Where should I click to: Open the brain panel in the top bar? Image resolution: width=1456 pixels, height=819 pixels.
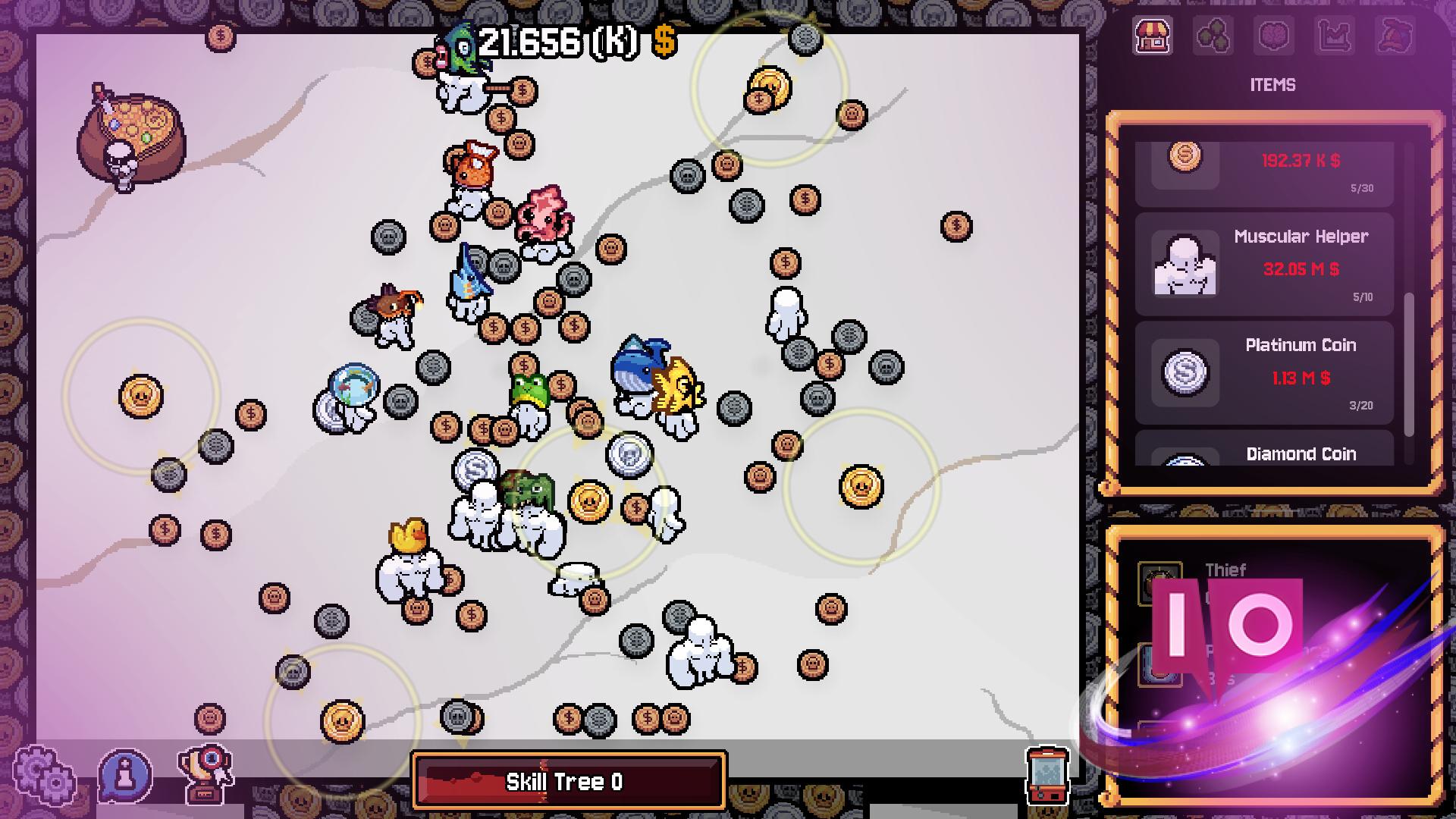1273,35
